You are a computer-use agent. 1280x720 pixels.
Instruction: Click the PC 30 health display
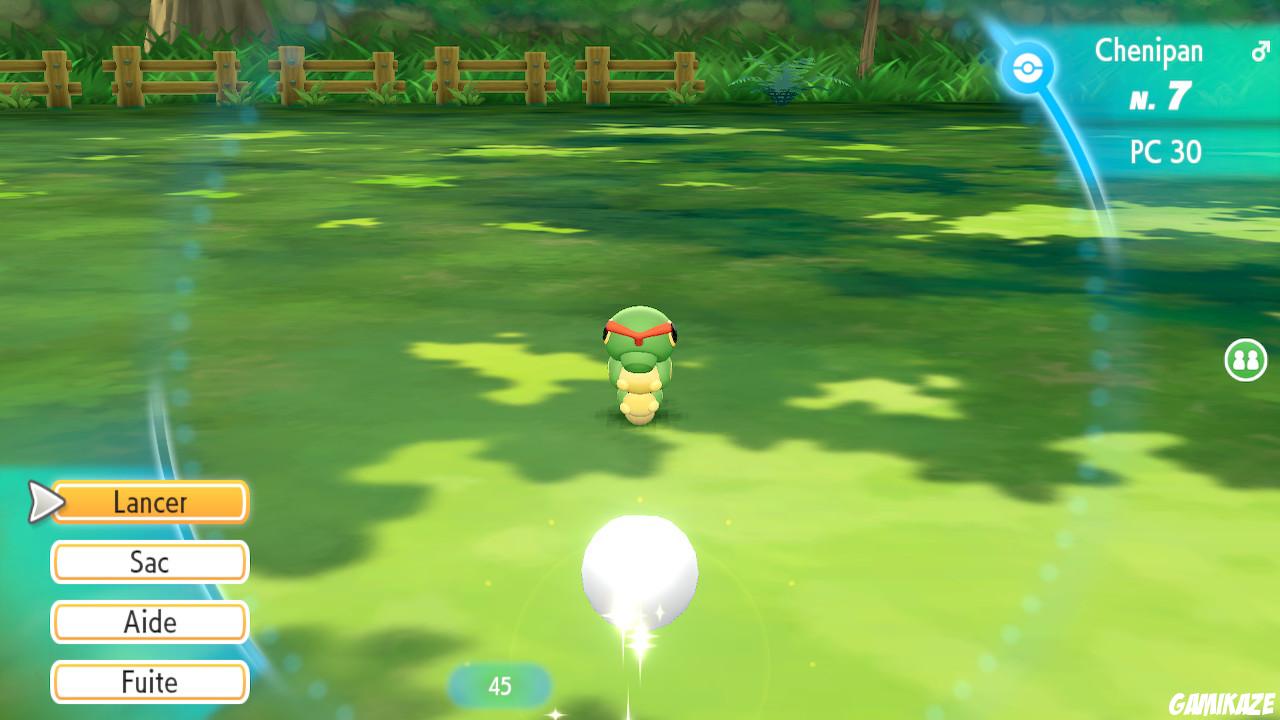pos(1165,153)
